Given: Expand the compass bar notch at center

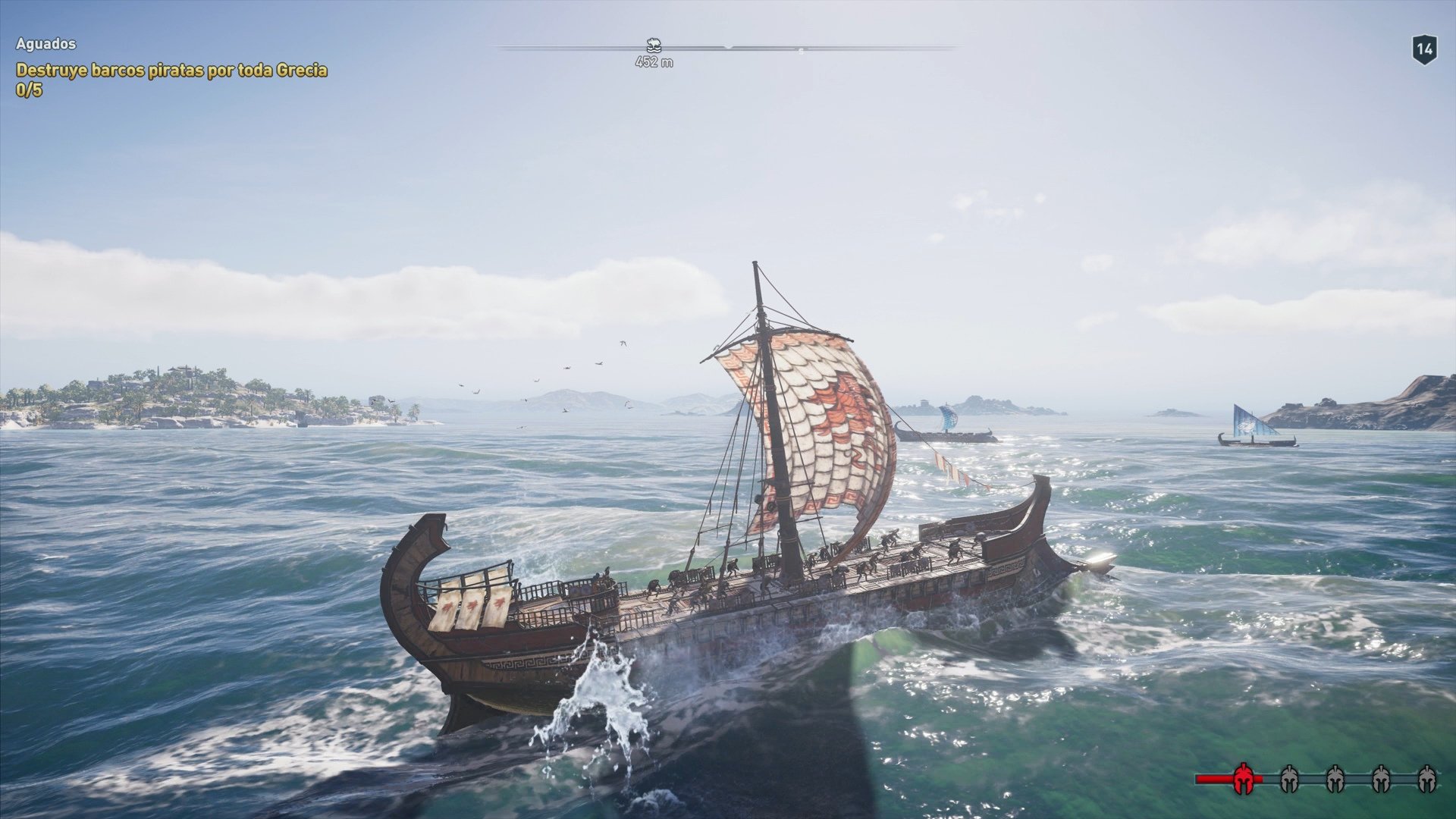Looking at the screenshot, I should point(729,48).
